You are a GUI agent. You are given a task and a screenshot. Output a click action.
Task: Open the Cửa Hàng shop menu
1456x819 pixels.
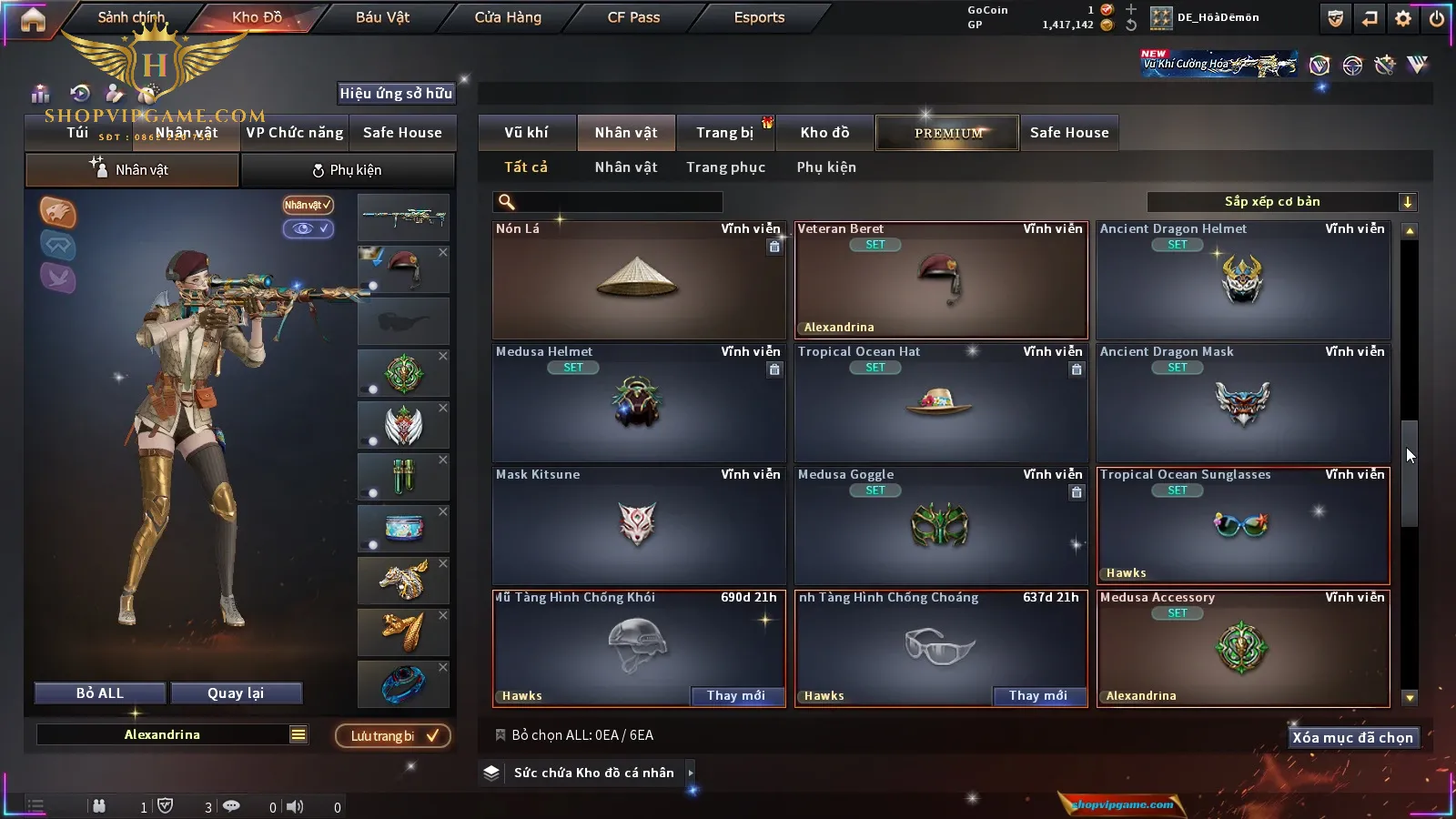508,17
